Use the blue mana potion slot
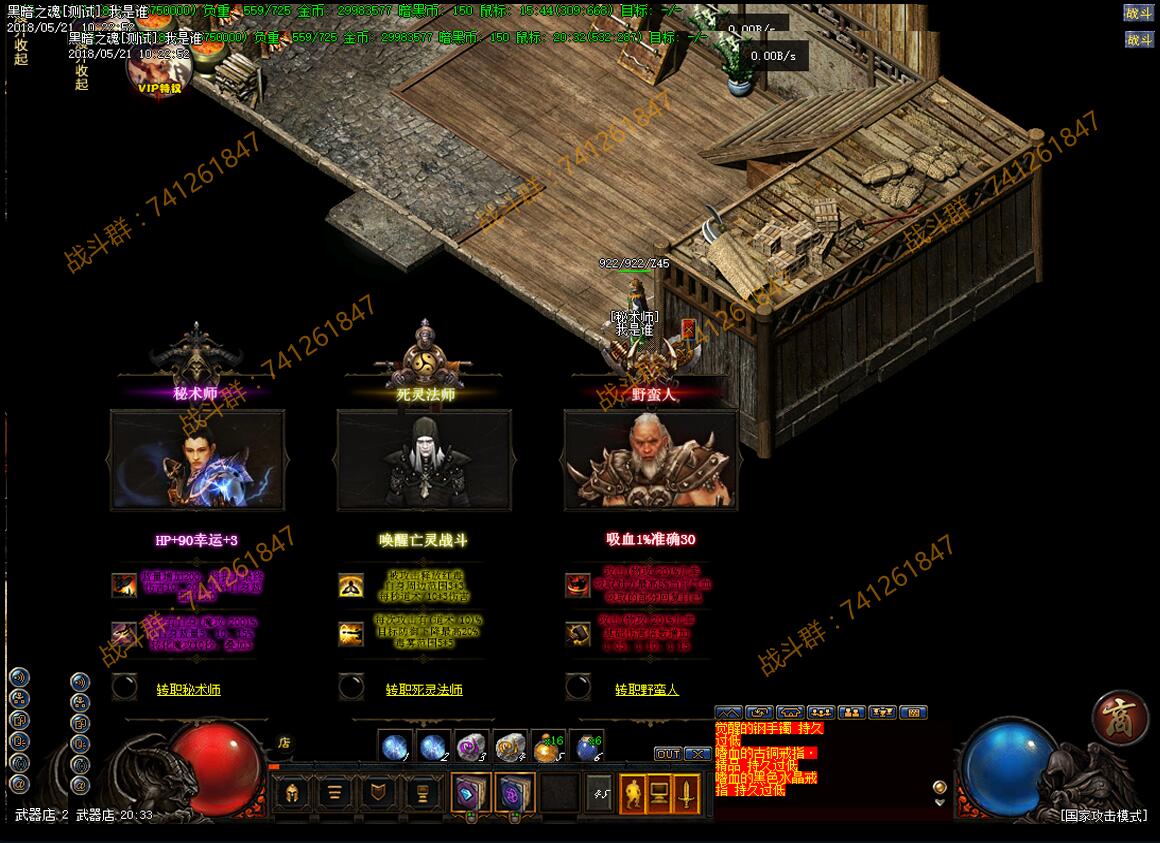The height and width of the screenshot is (843, 1160). (x=588, y=746)
